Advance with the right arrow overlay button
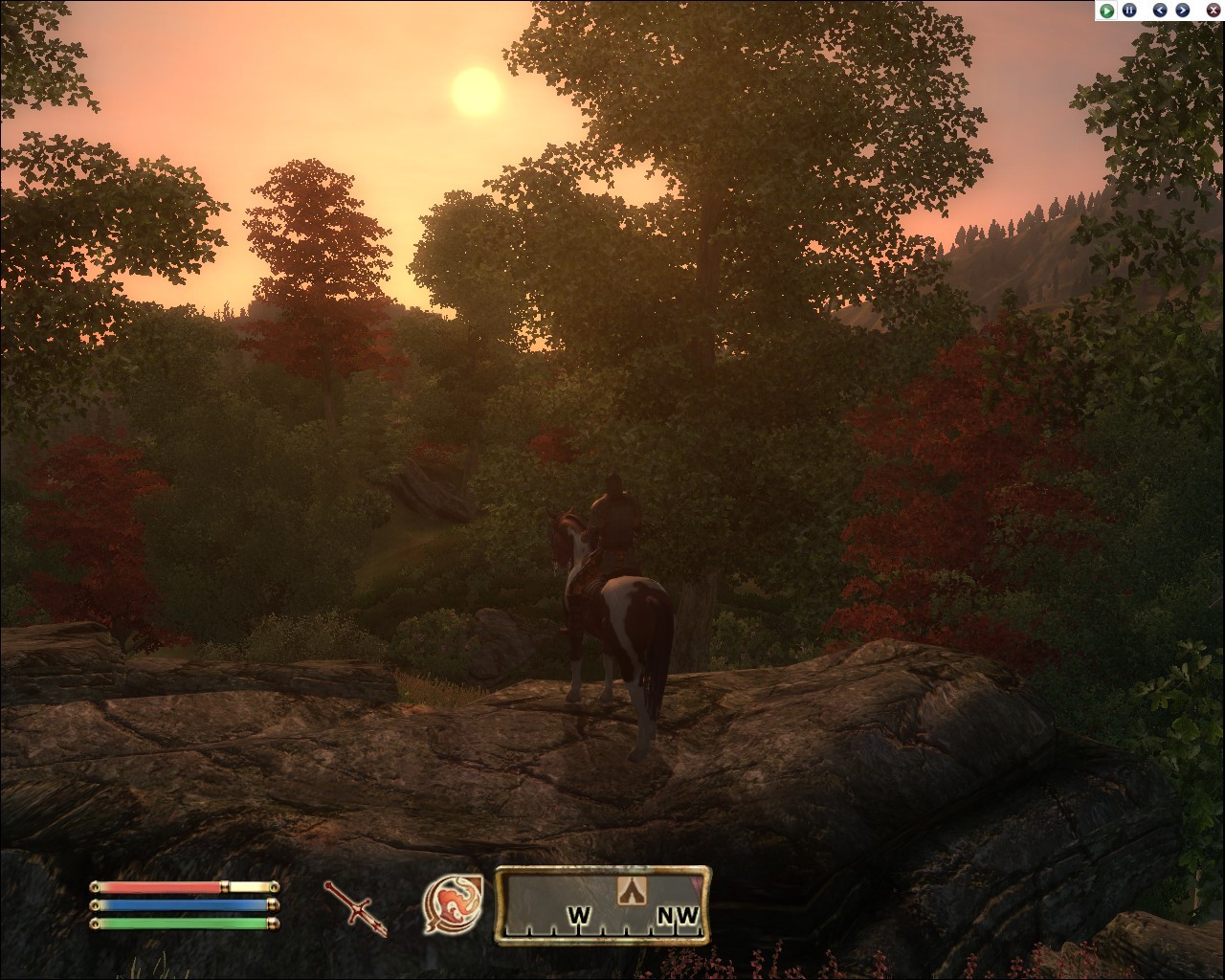This screenshot has height=980, width=1225. [x=1183, y=11]
